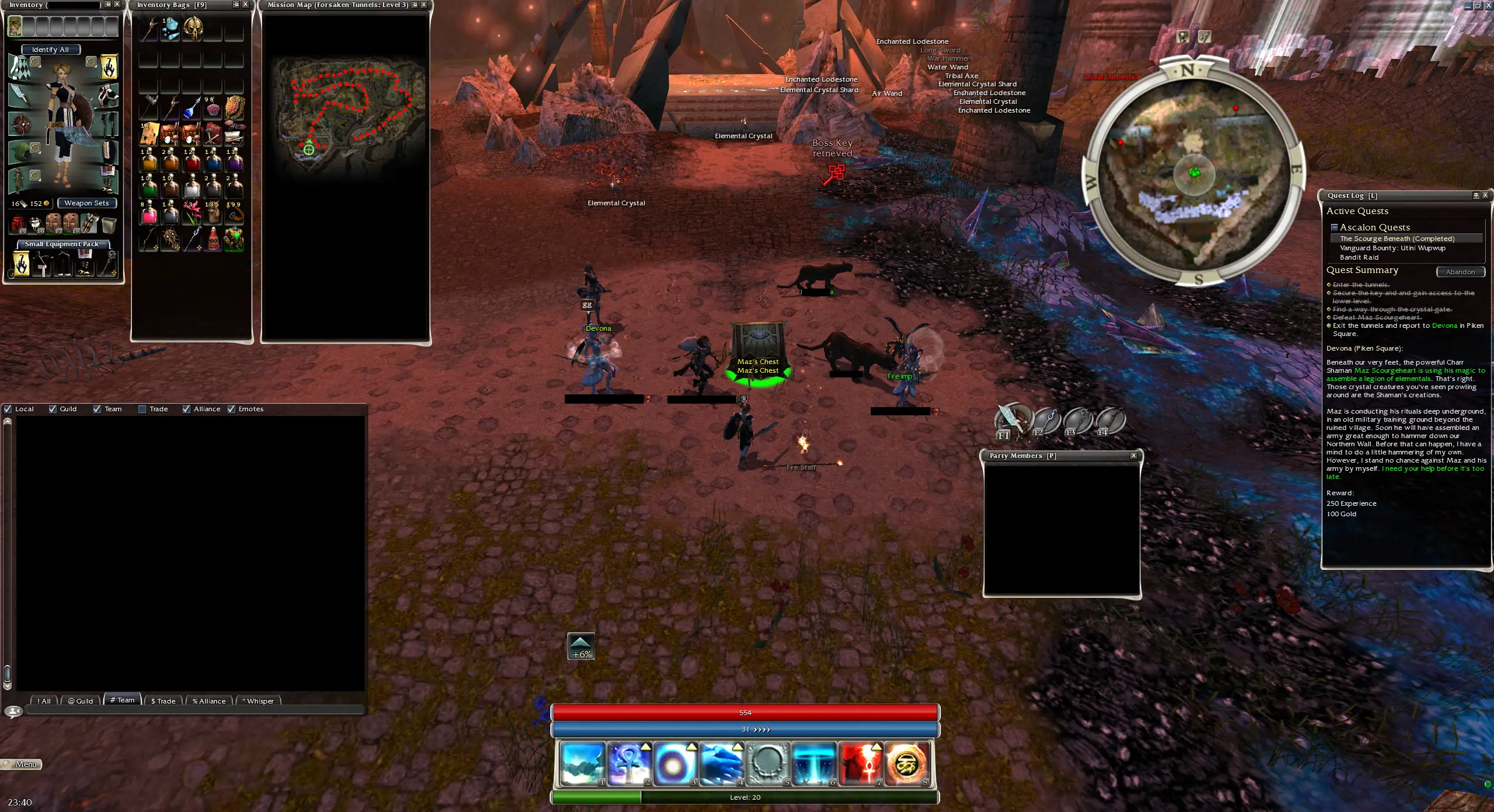Image resolution: width=1494 pixels, height=812 pixels.
Task: Close the Mission Map window
Action: tap(424, 5)
